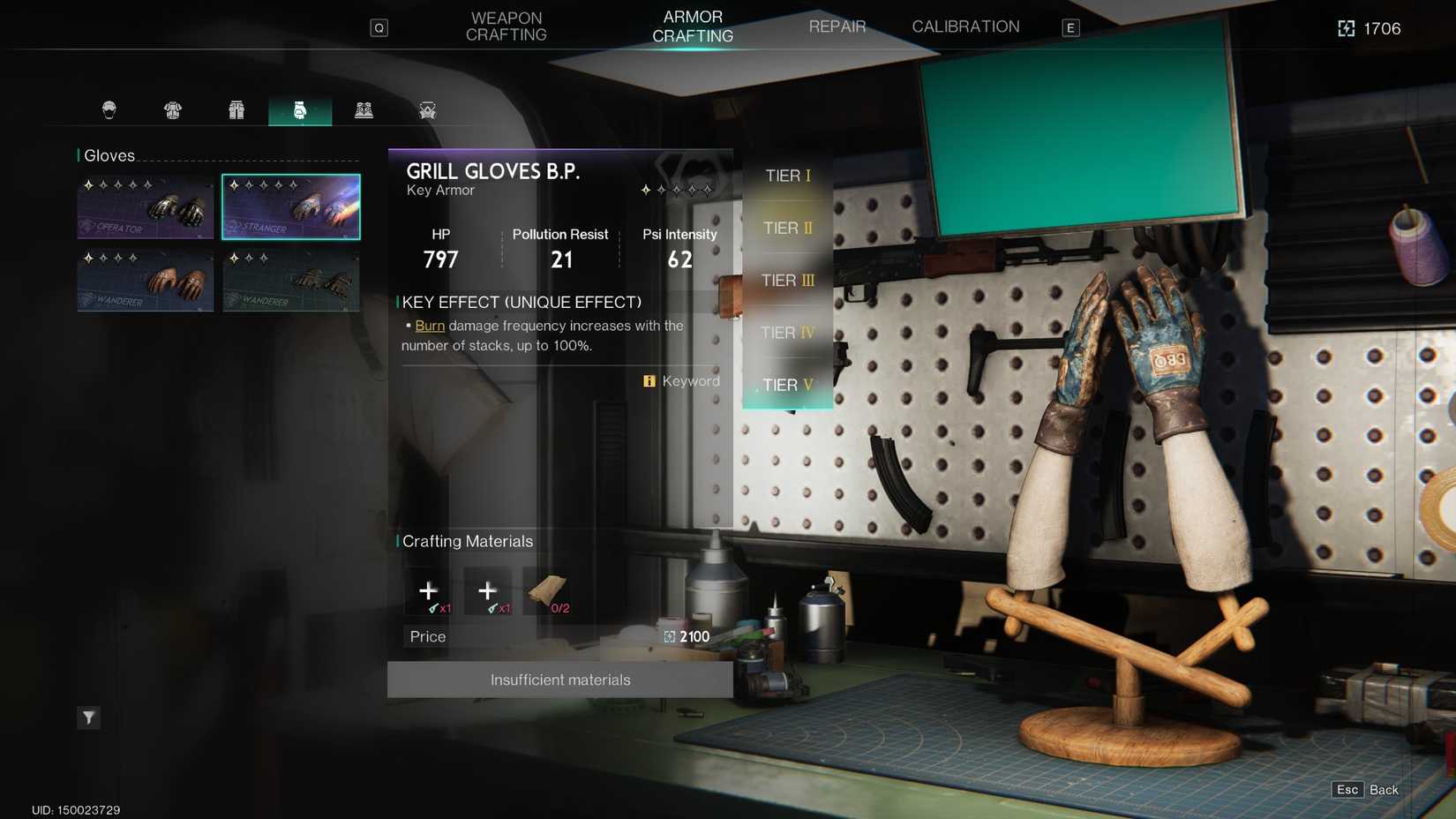Select Tier I blueprint option

(x=786, y=176)
